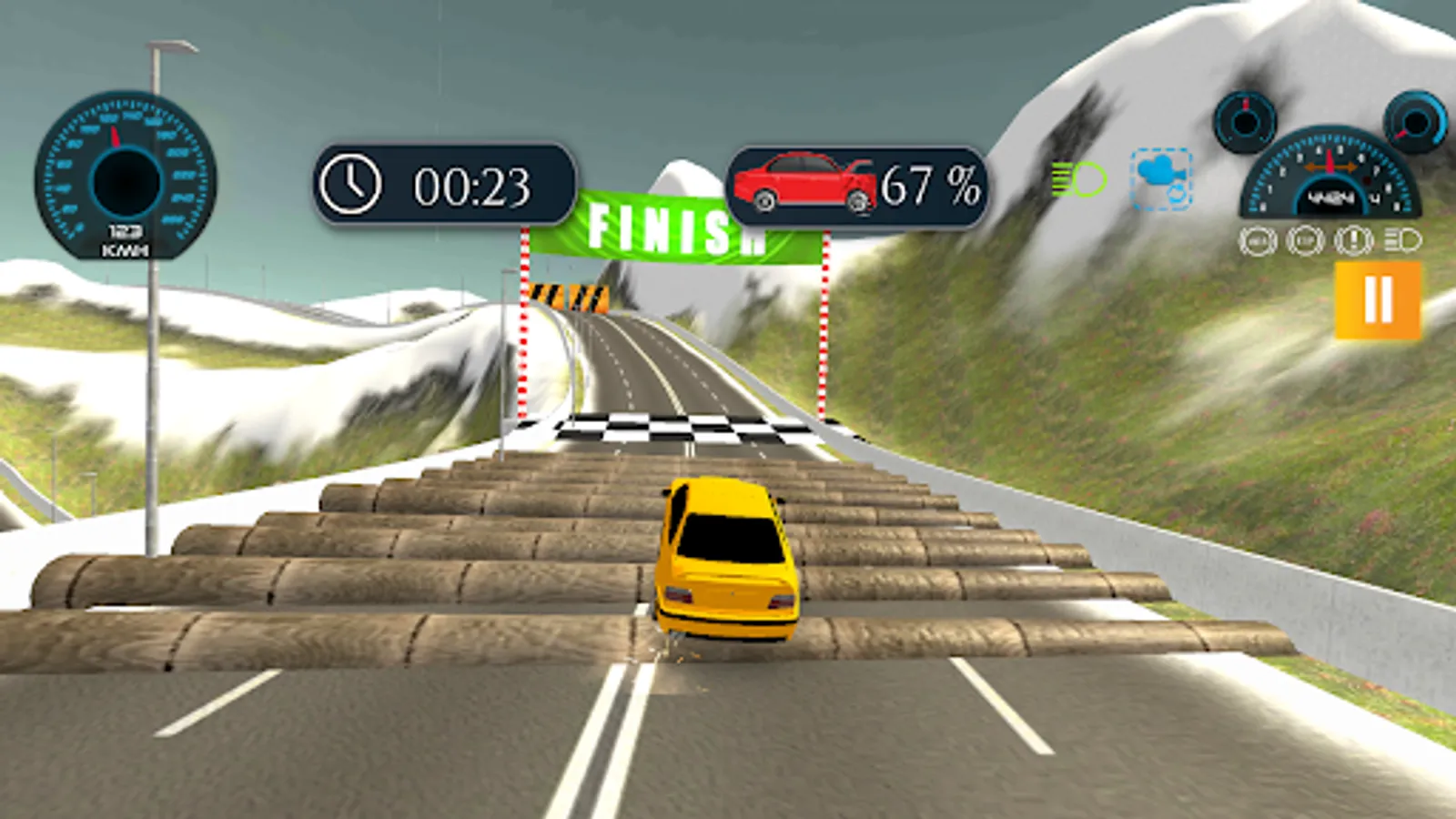
Task: Pause the race with the orange button
Action: tap(1377, 299)
